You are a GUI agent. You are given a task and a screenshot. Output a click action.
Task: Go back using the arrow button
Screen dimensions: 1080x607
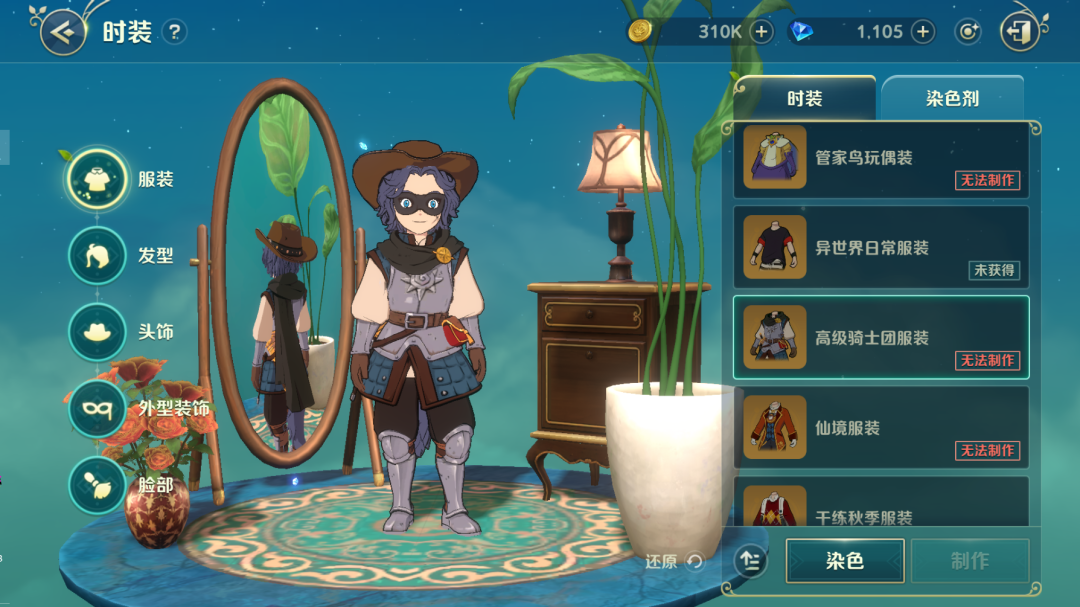click(63, 32)
